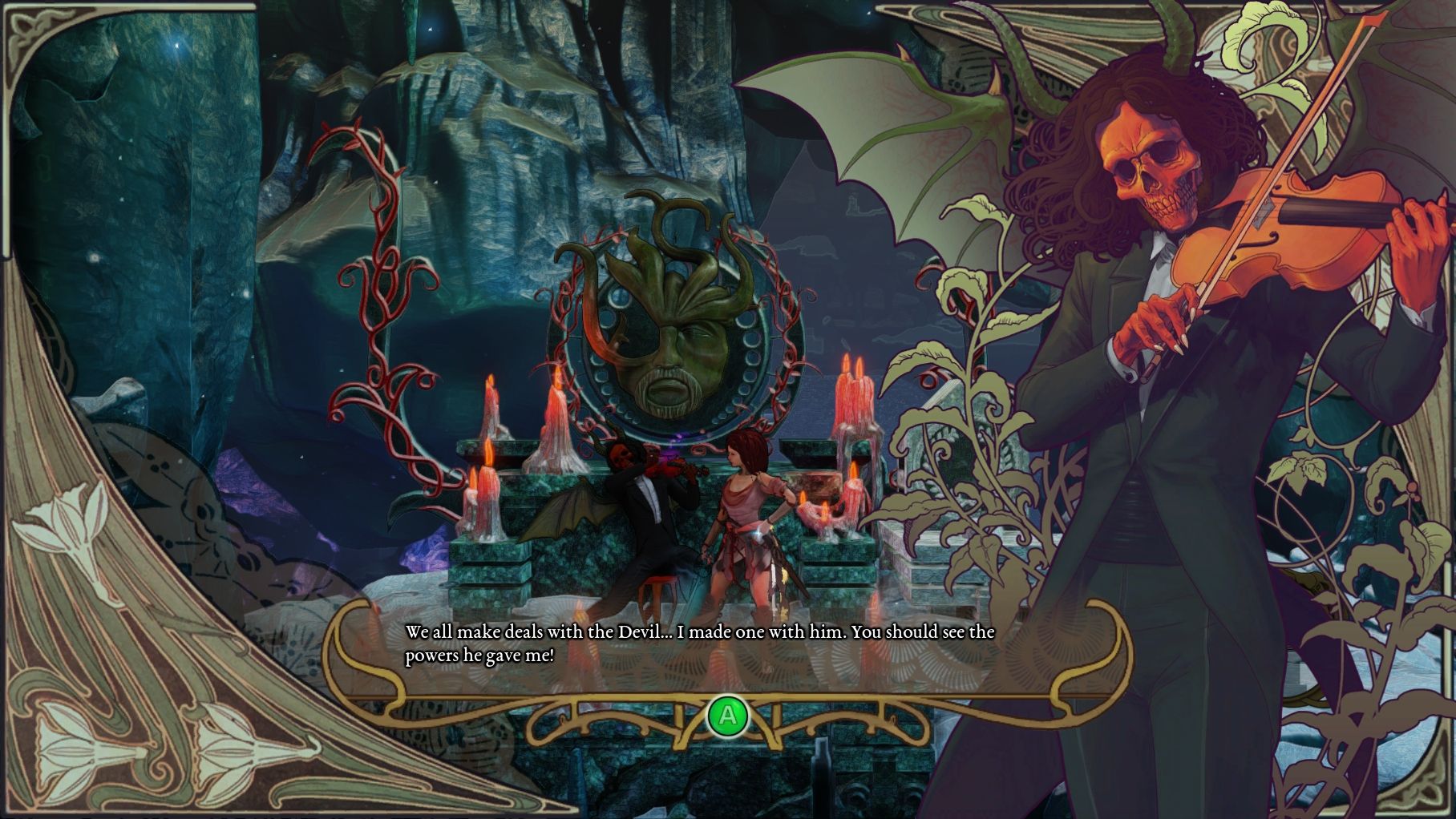Toggle the dialogue advance prompt

pyautogui.click(x=727, y=716)
